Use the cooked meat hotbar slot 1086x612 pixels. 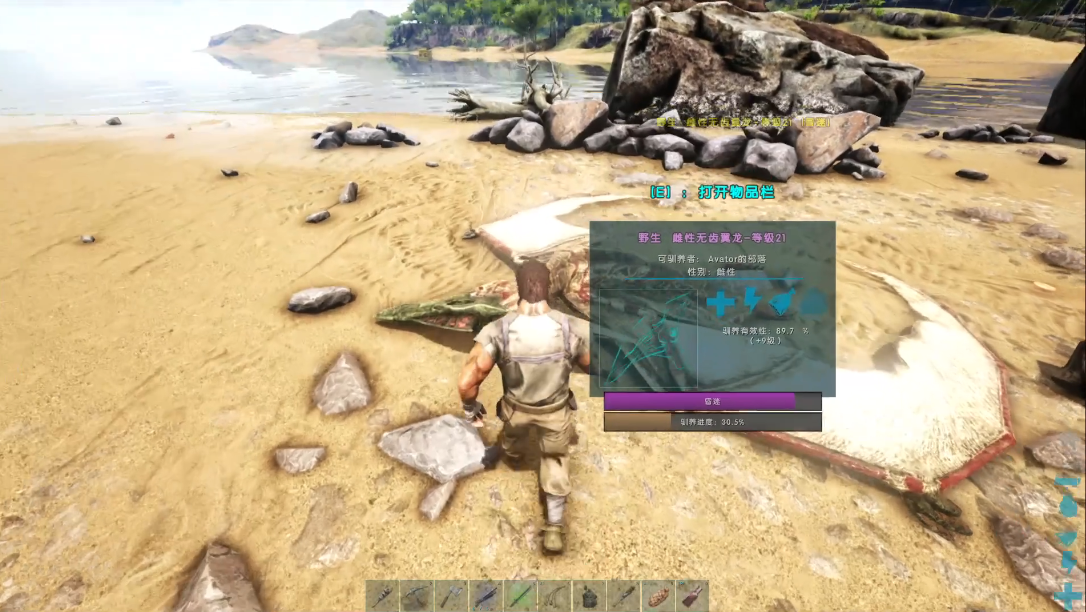pos(658,596)
